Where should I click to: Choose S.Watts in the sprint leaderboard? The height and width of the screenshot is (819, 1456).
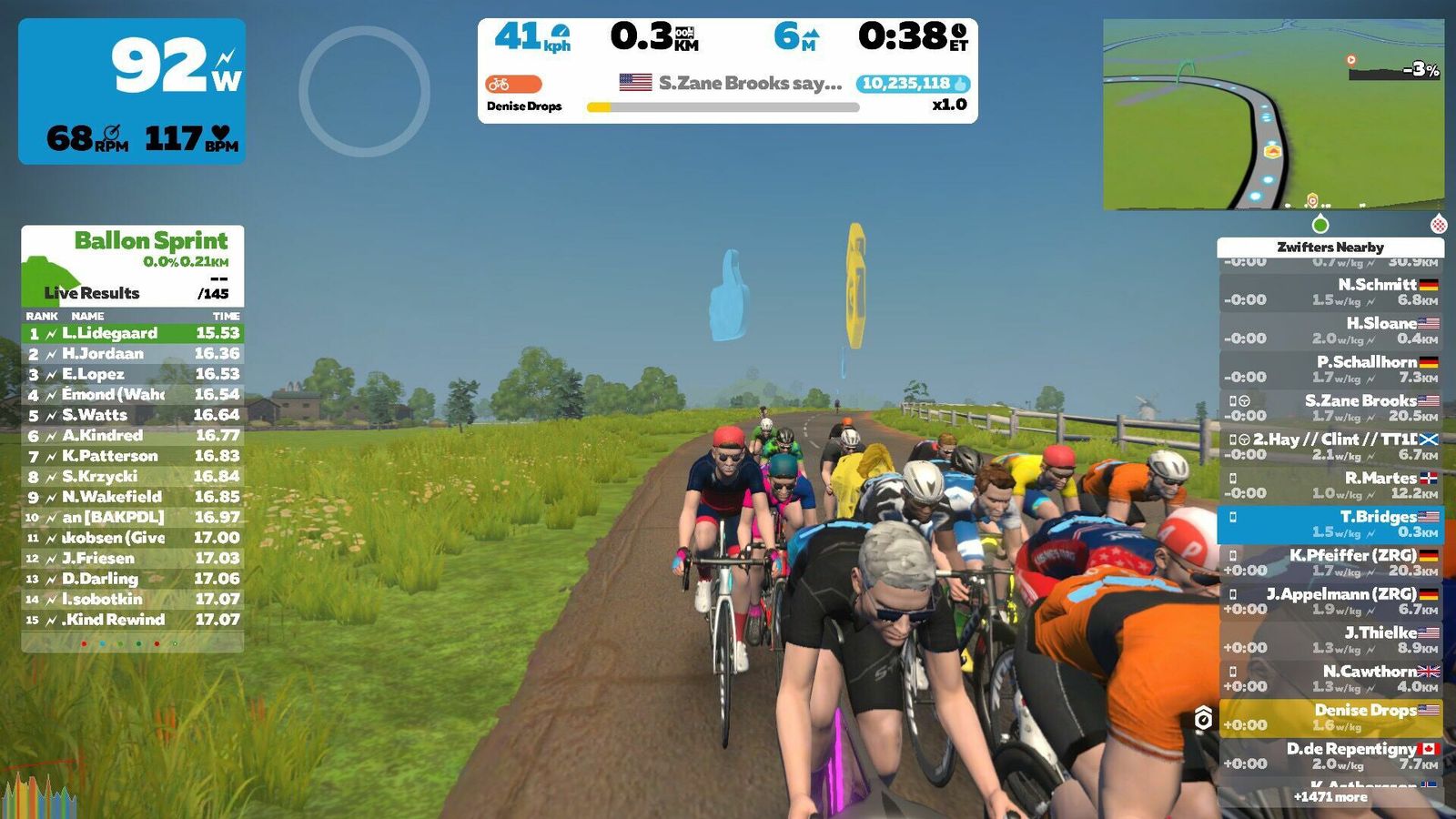click(133, 415)
